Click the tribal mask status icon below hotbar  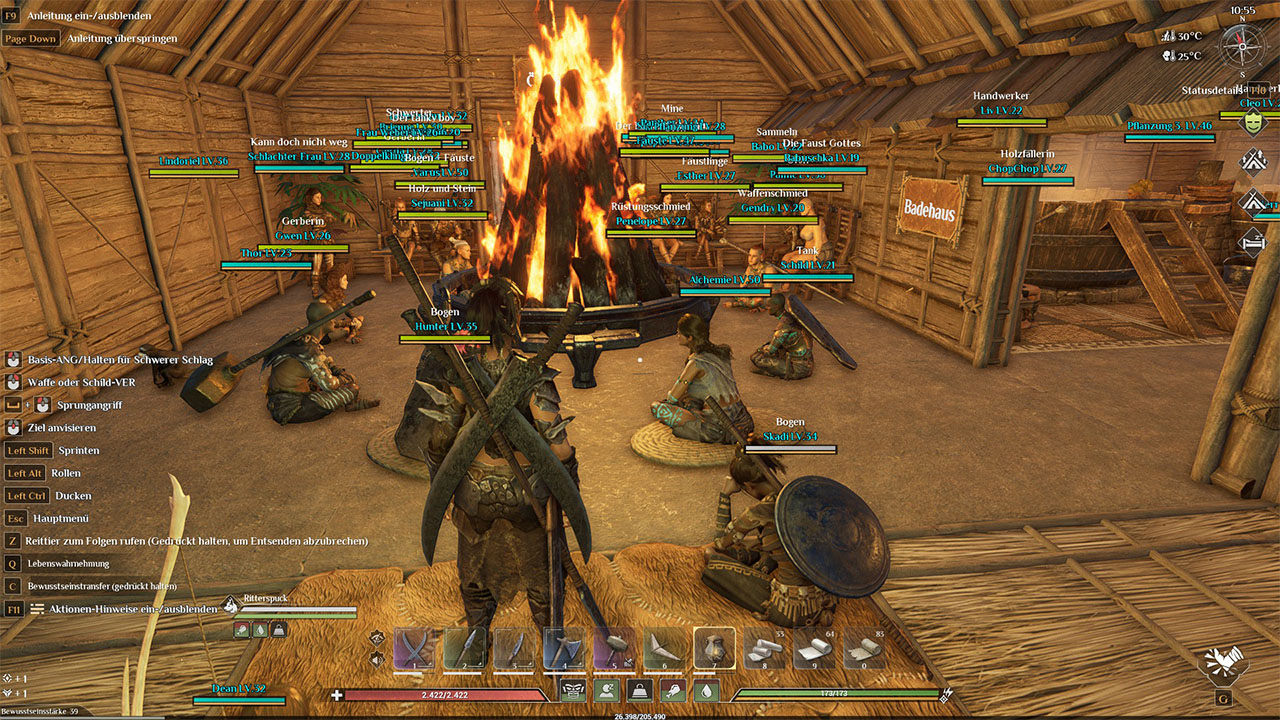[573, 690]
